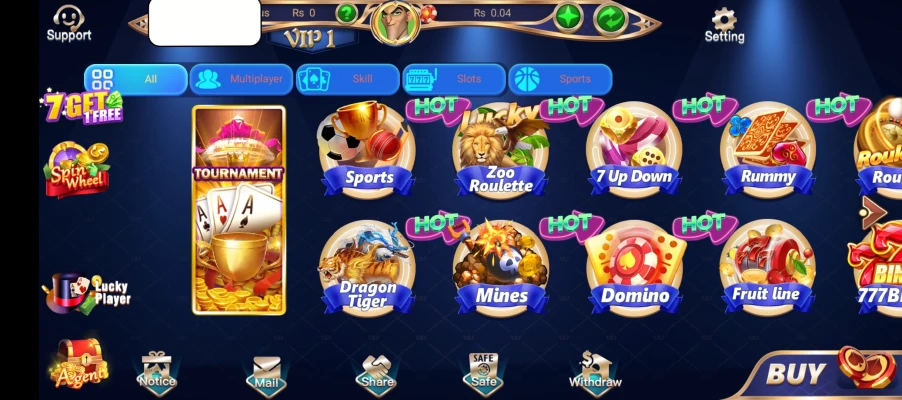Select the Skill category tab
Screen dimensions: 902x400
click(x=347, y=79)
